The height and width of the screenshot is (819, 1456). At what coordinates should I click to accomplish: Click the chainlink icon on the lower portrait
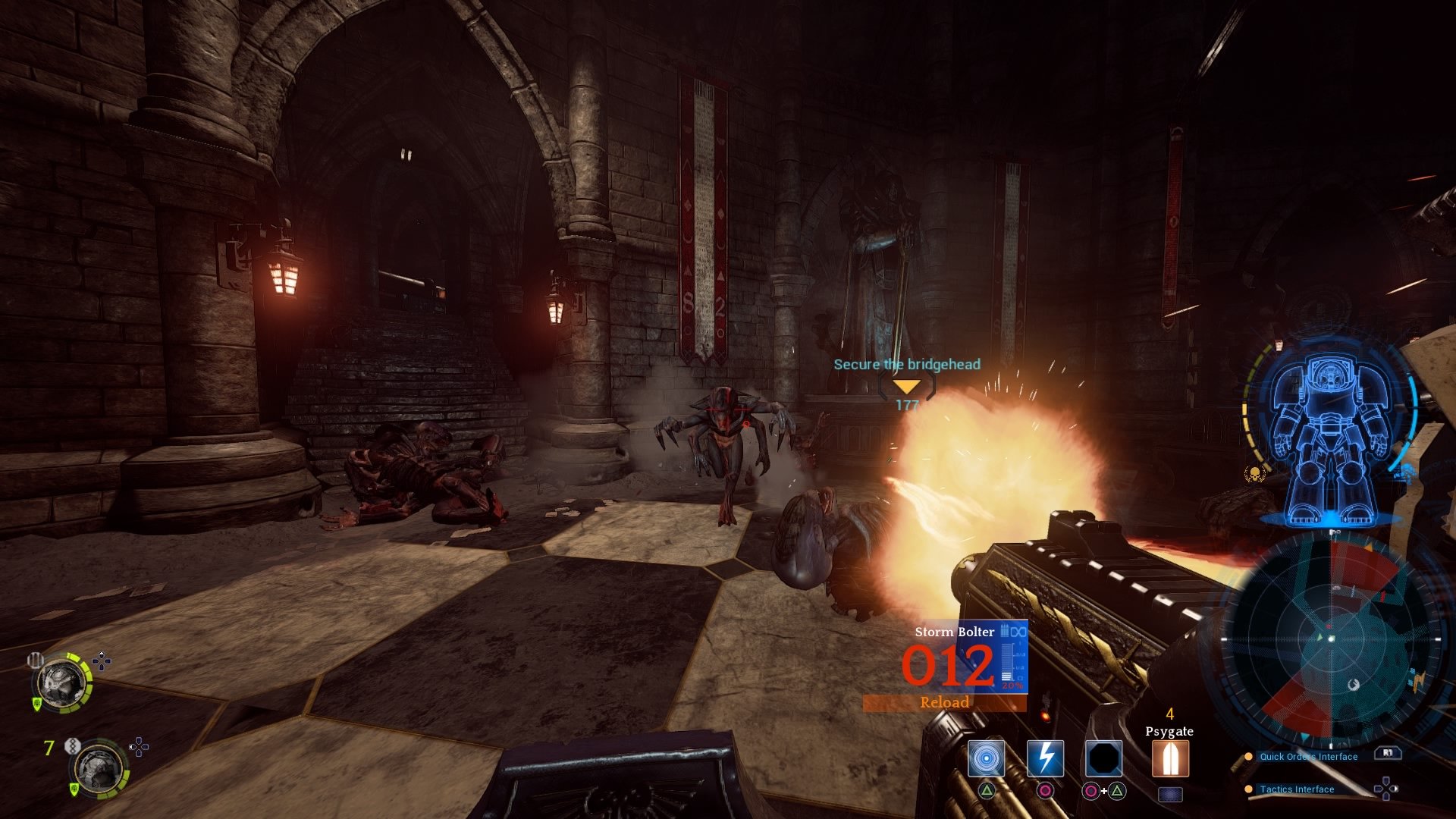[73, 746]
